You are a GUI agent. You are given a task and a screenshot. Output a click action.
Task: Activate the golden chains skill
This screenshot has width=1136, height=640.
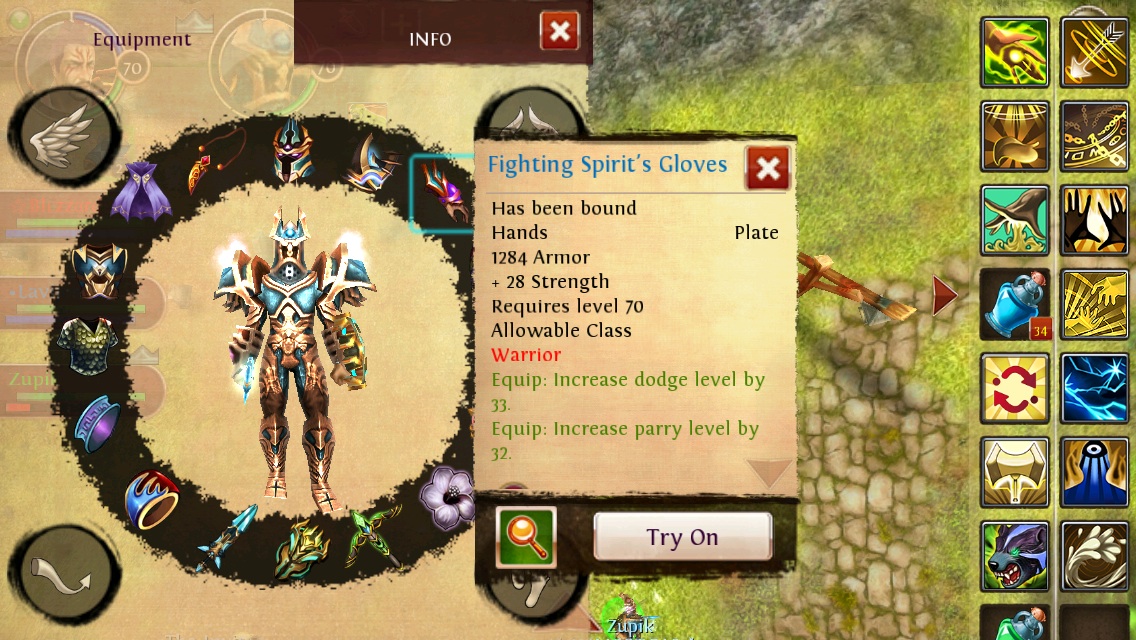pyautogui.click(x=1094, y=136)
